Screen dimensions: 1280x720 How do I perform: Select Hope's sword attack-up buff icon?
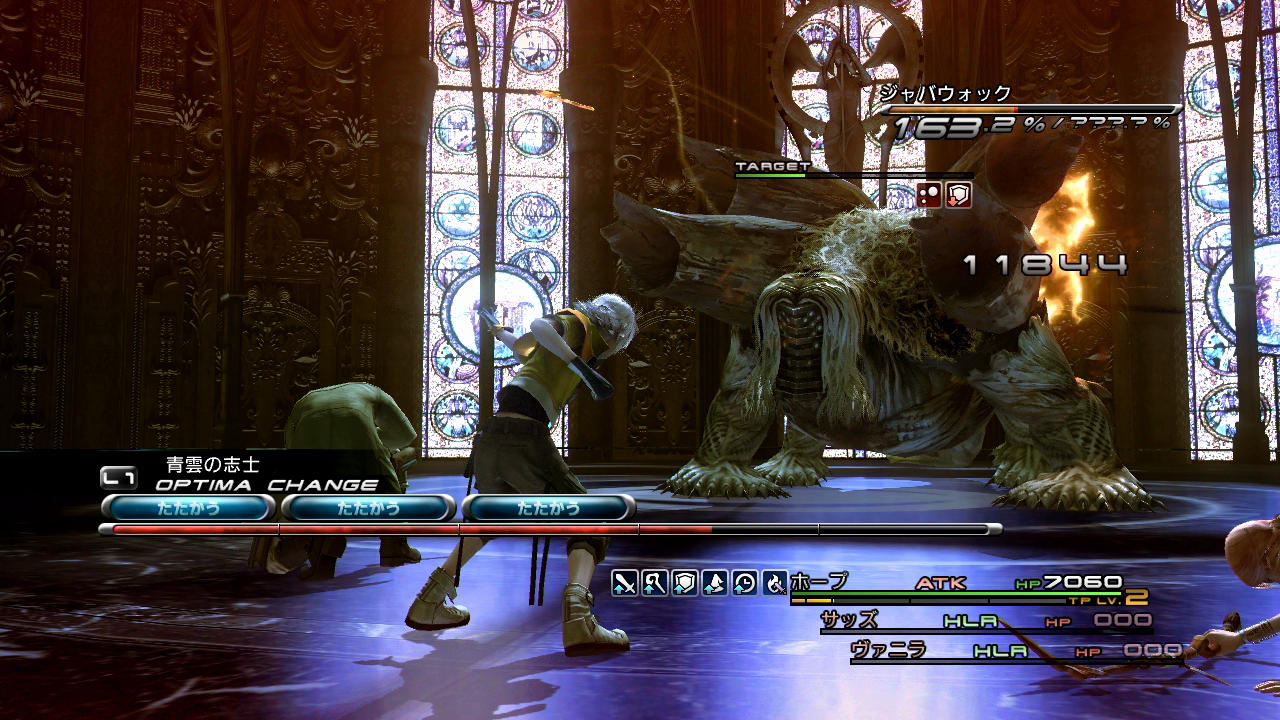pyautogui.click(x=625, y=582)
